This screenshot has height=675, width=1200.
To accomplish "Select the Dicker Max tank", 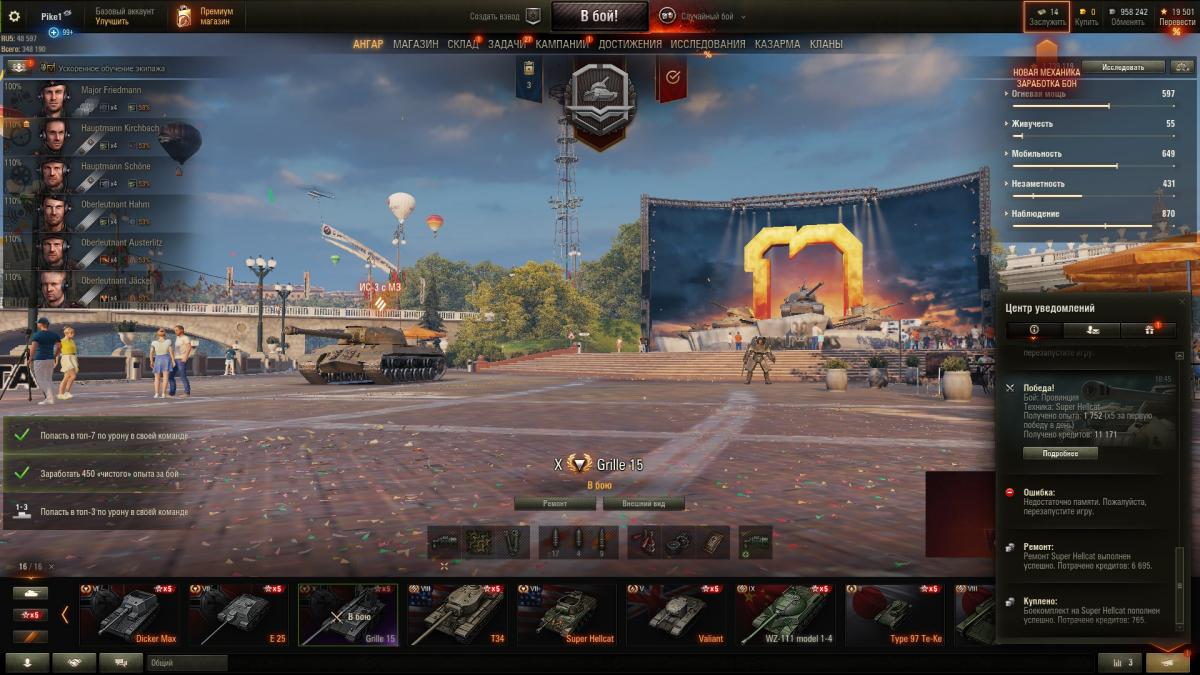I will 125,615.
